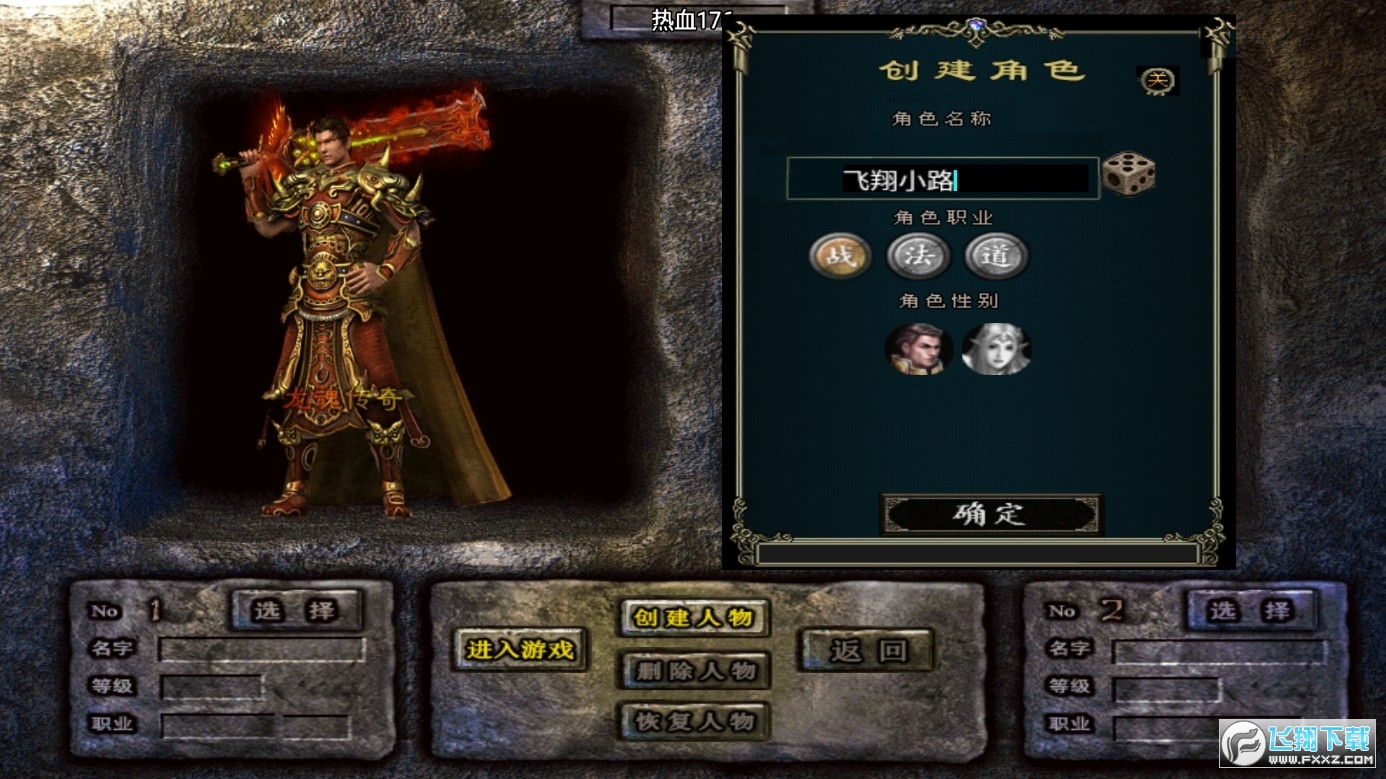The image size is (1386, 779).
Task: Select the male character portrait
Action: (x=916, y=349)
